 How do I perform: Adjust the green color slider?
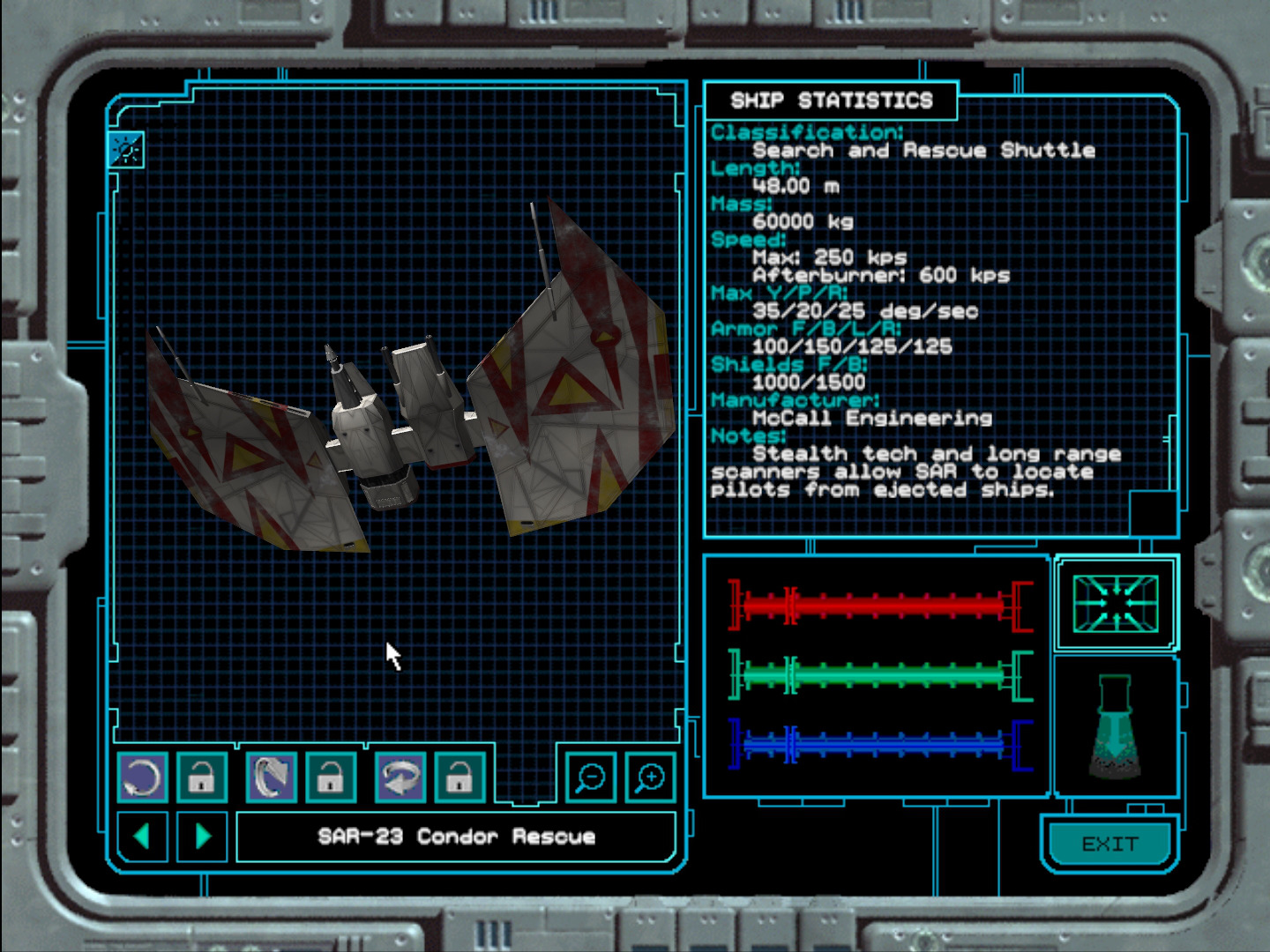coord(880,676)
